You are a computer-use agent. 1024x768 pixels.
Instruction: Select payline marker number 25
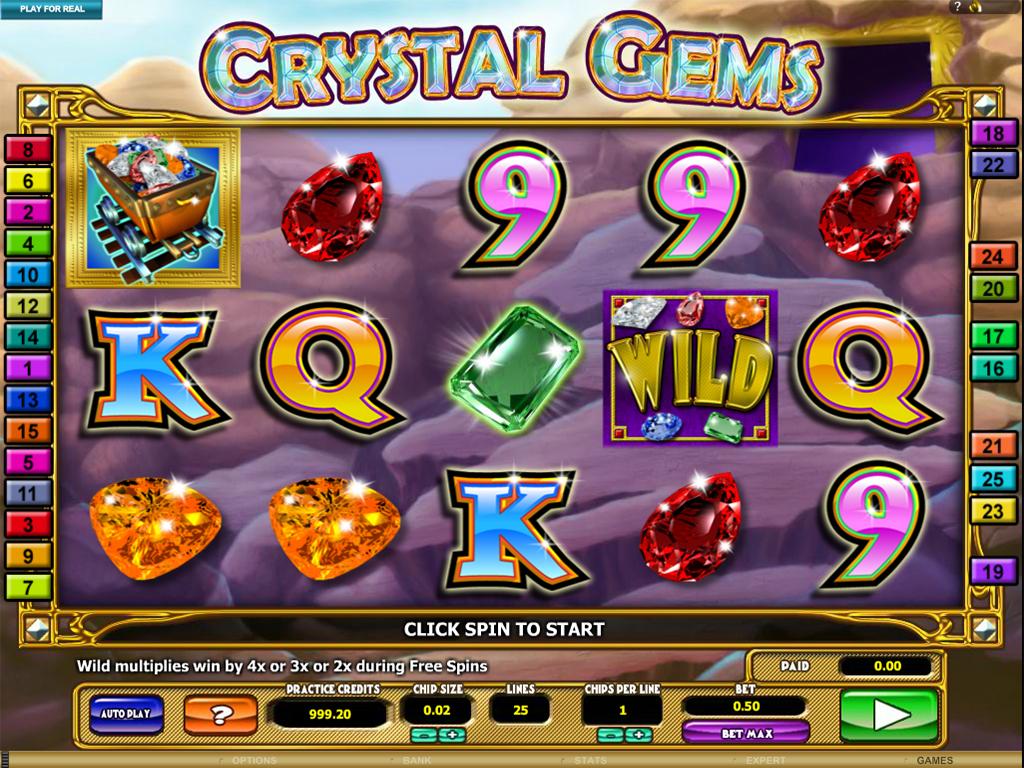pyautogui.click(x=994, y=480)
